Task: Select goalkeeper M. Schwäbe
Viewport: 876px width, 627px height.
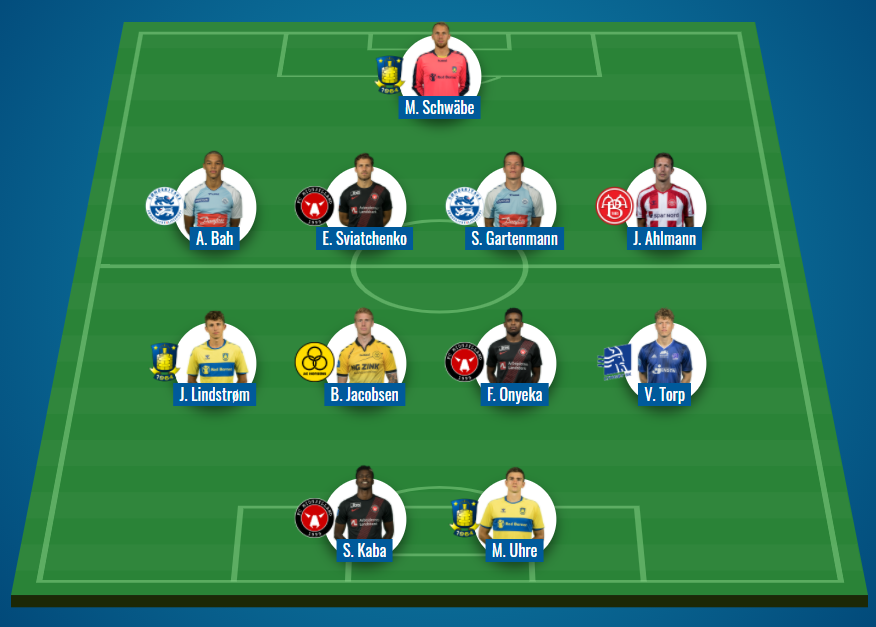Action: coord(440,72)
